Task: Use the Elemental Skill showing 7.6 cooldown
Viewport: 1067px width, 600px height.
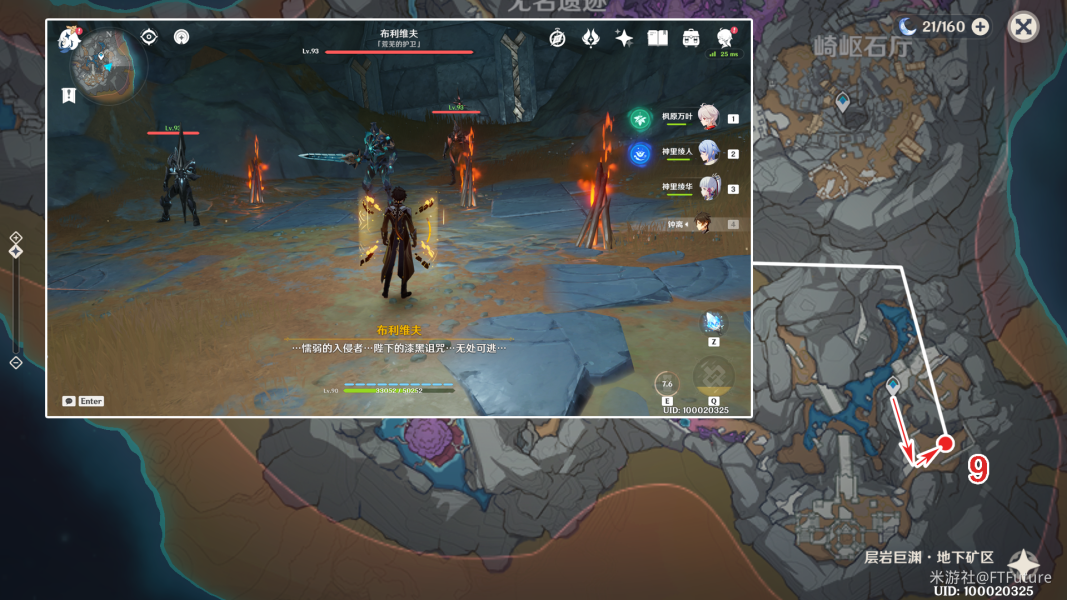Action: pos(667,383)
